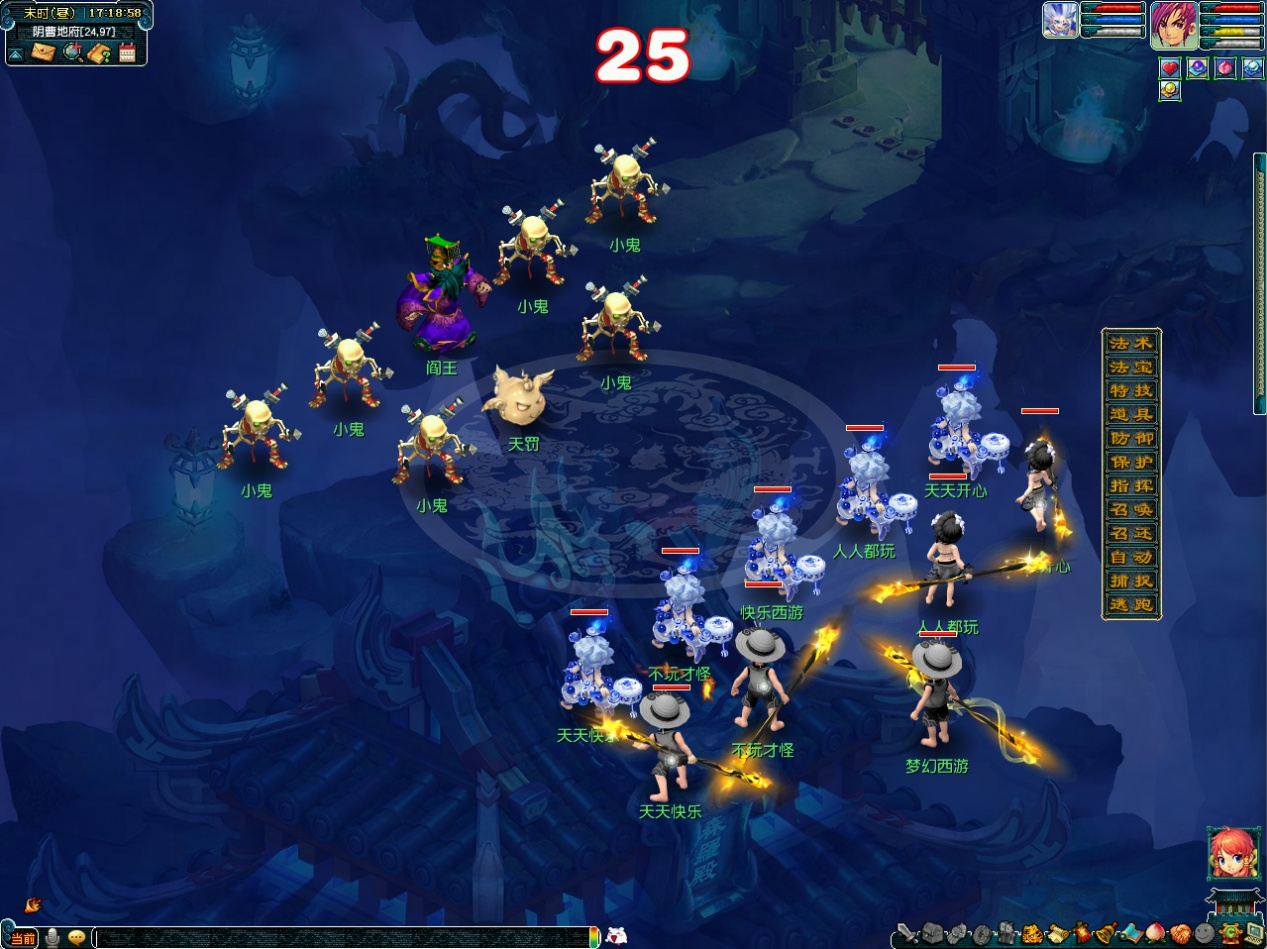This screenshot has height=949, width=1267.
Task: Collapse the top-left info panel arrow
Action: (17, 53)
